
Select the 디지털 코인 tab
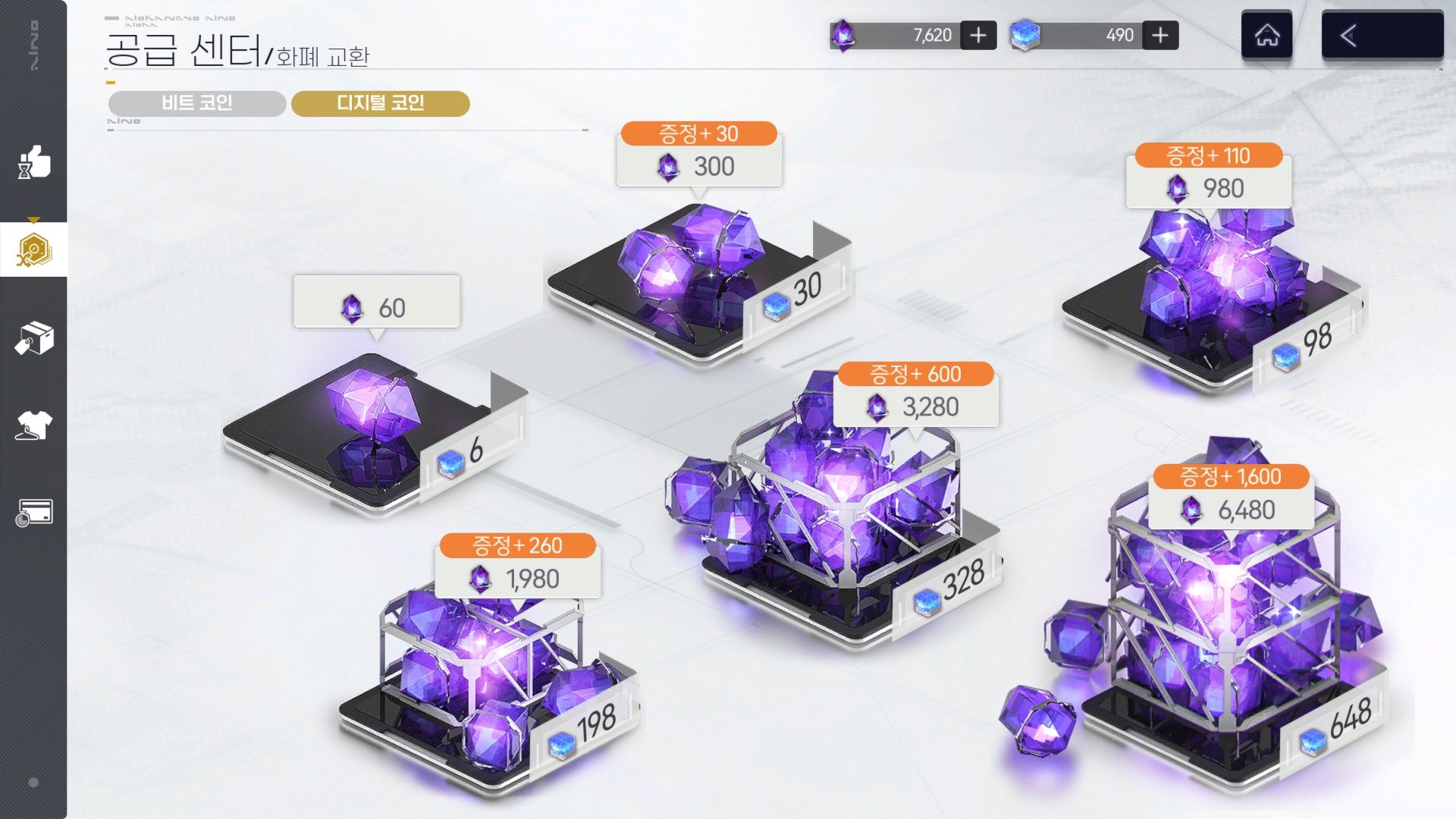click(x=380, y=103)
